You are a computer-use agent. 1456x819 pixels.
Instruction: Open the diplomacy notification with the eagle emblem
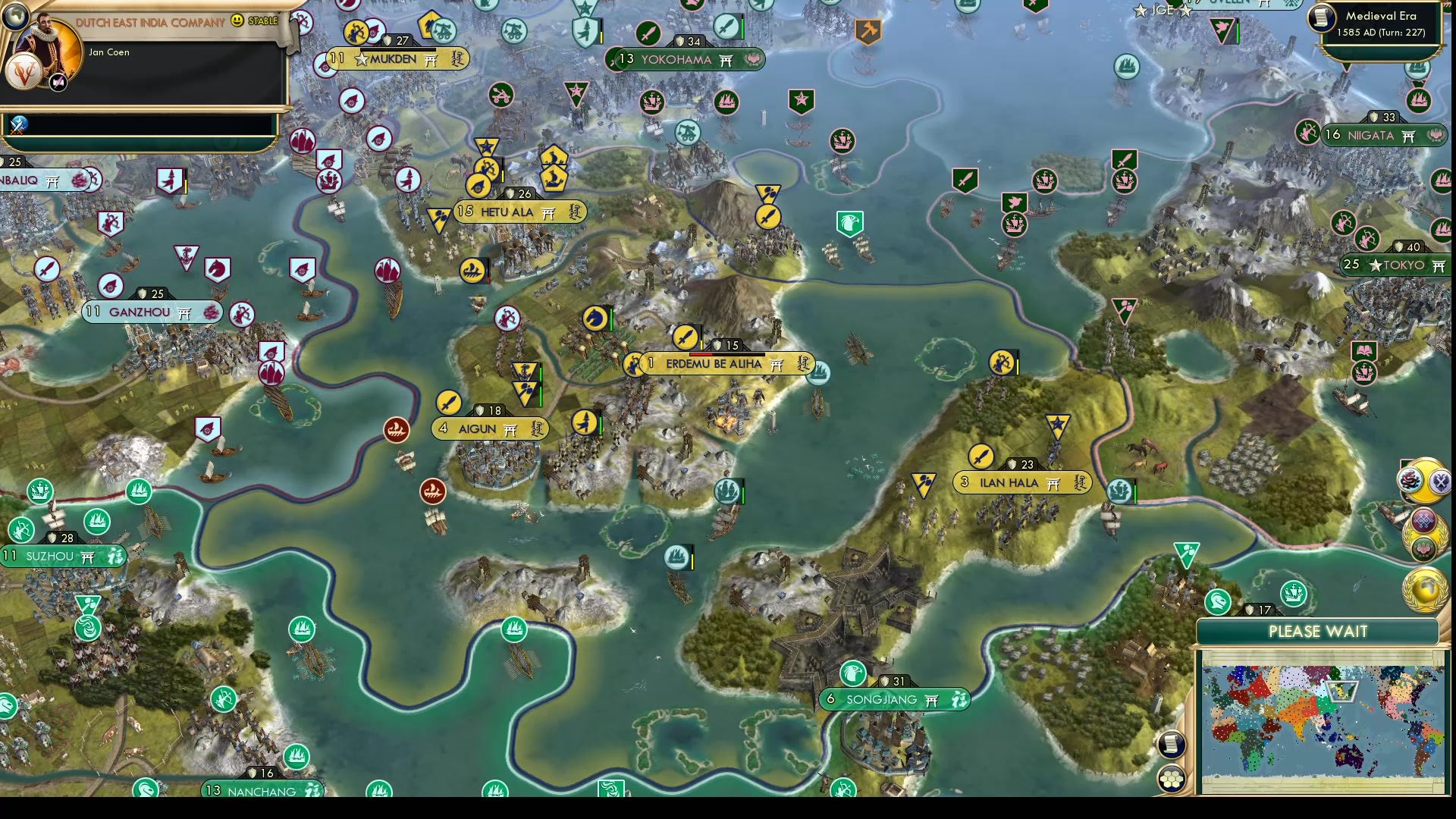[1441, 483]
